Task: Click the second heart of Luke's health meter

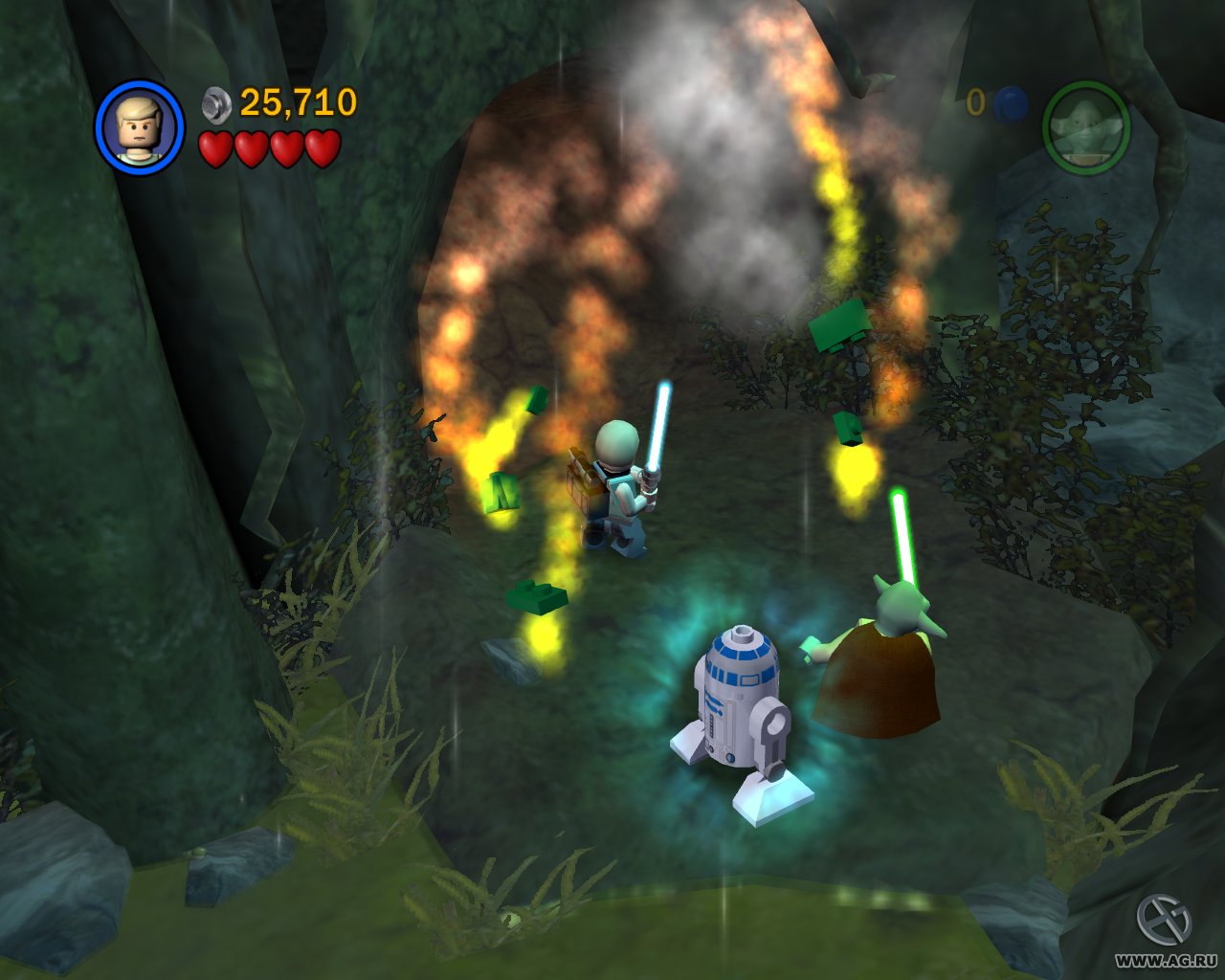Action: (251, 149)
